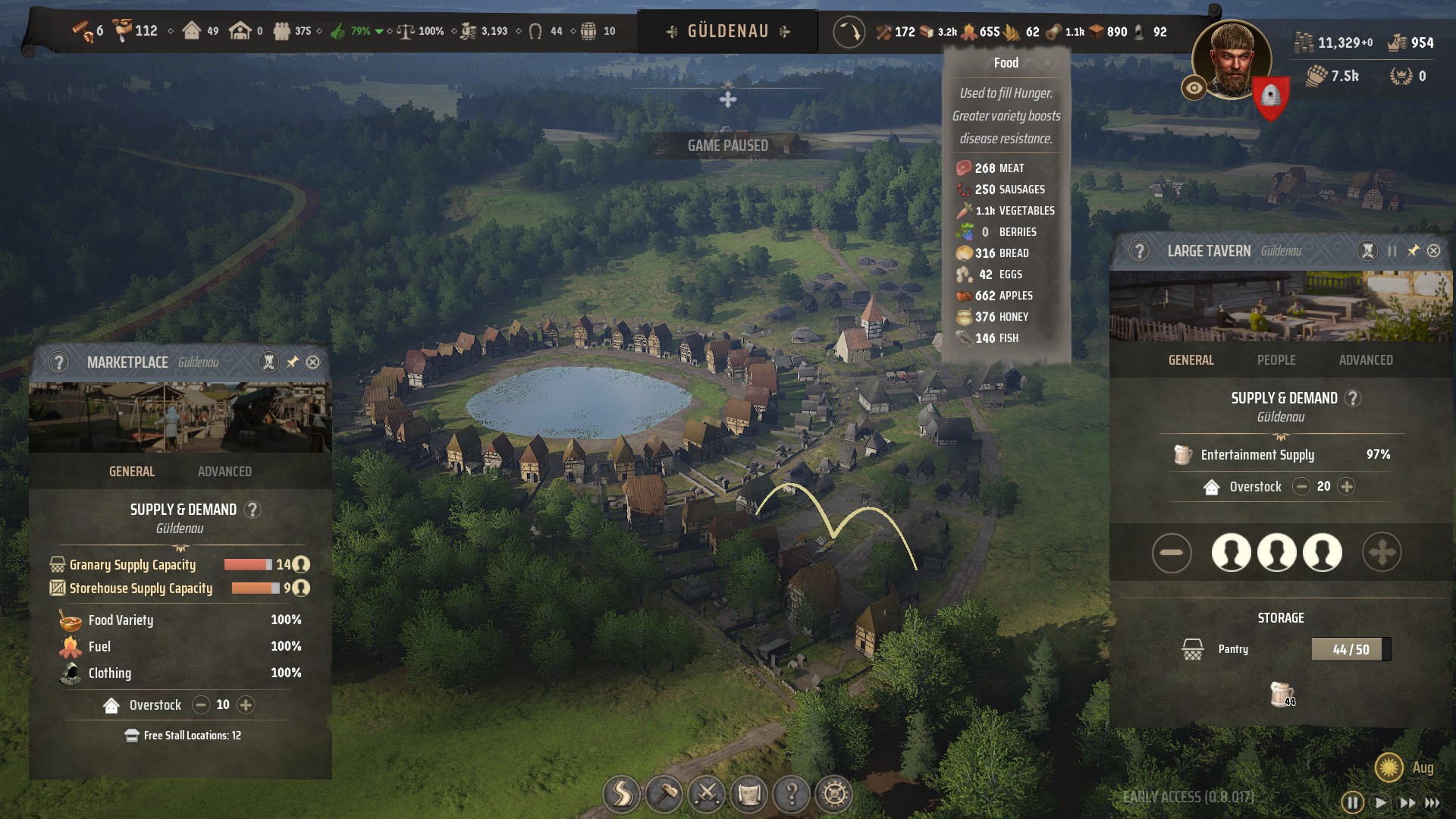Decrease Marketplace overstock value

(201, 705)
